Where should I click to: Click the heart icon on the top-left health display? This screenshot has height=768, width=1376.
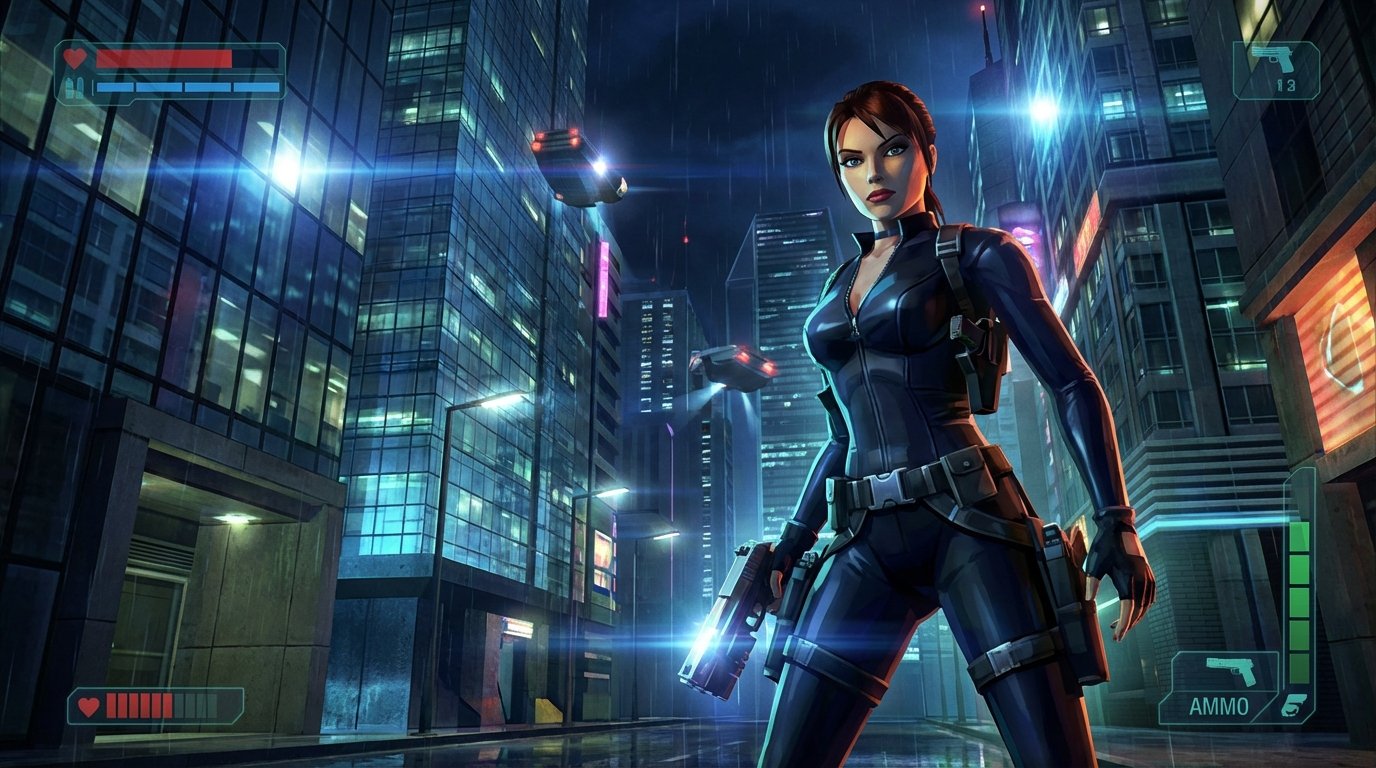pos(75,56)
